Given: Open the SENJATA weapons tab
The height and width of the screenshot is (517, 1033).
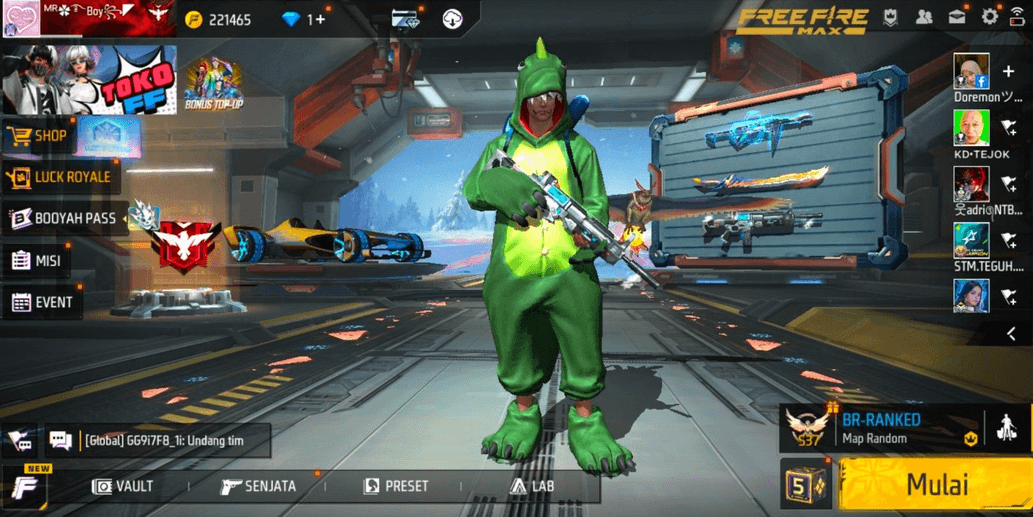Looking at the screenshot, I should pos(258,486).
